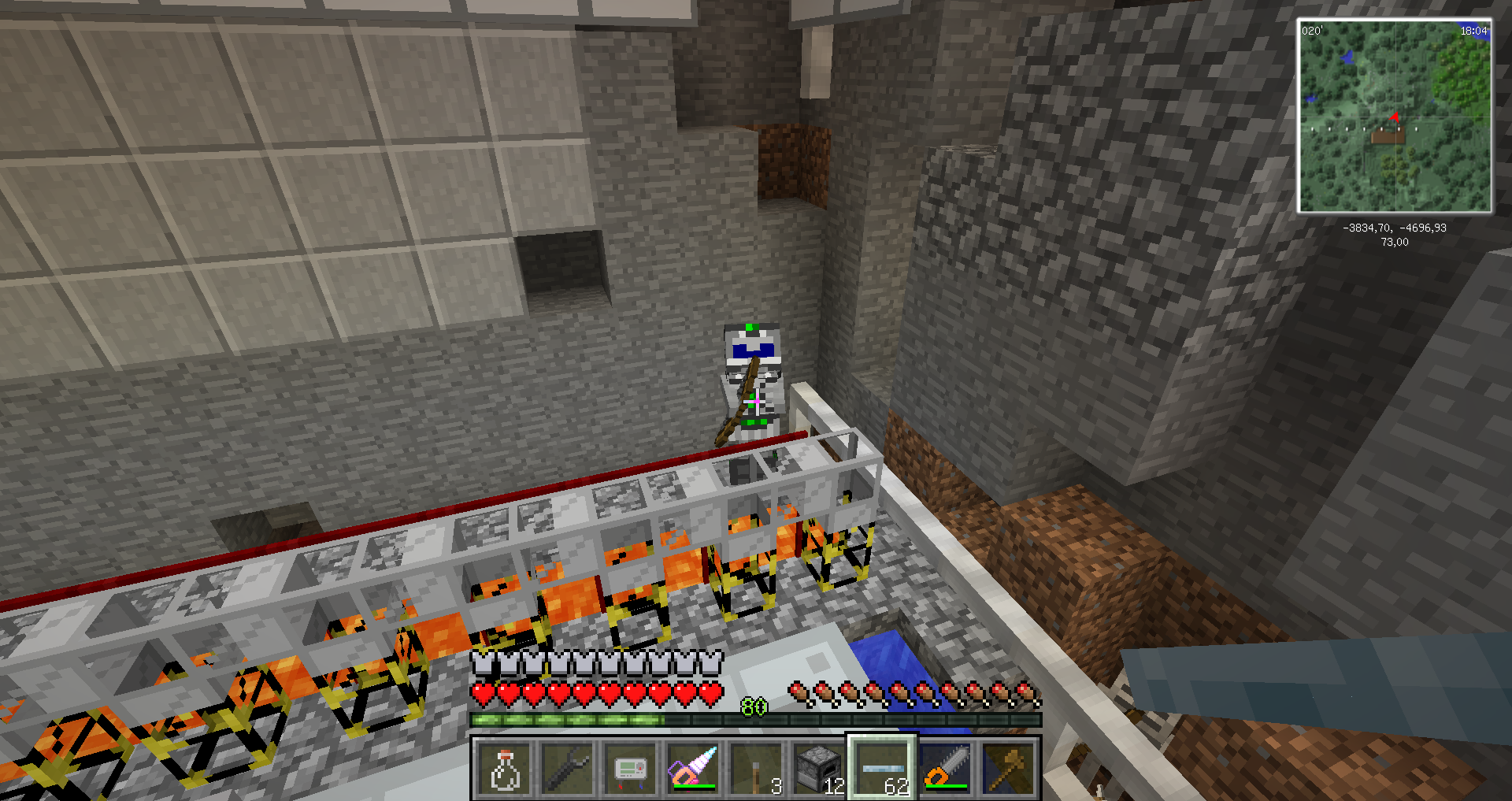Click the minimap in the corner

(x=1394, y=117)
